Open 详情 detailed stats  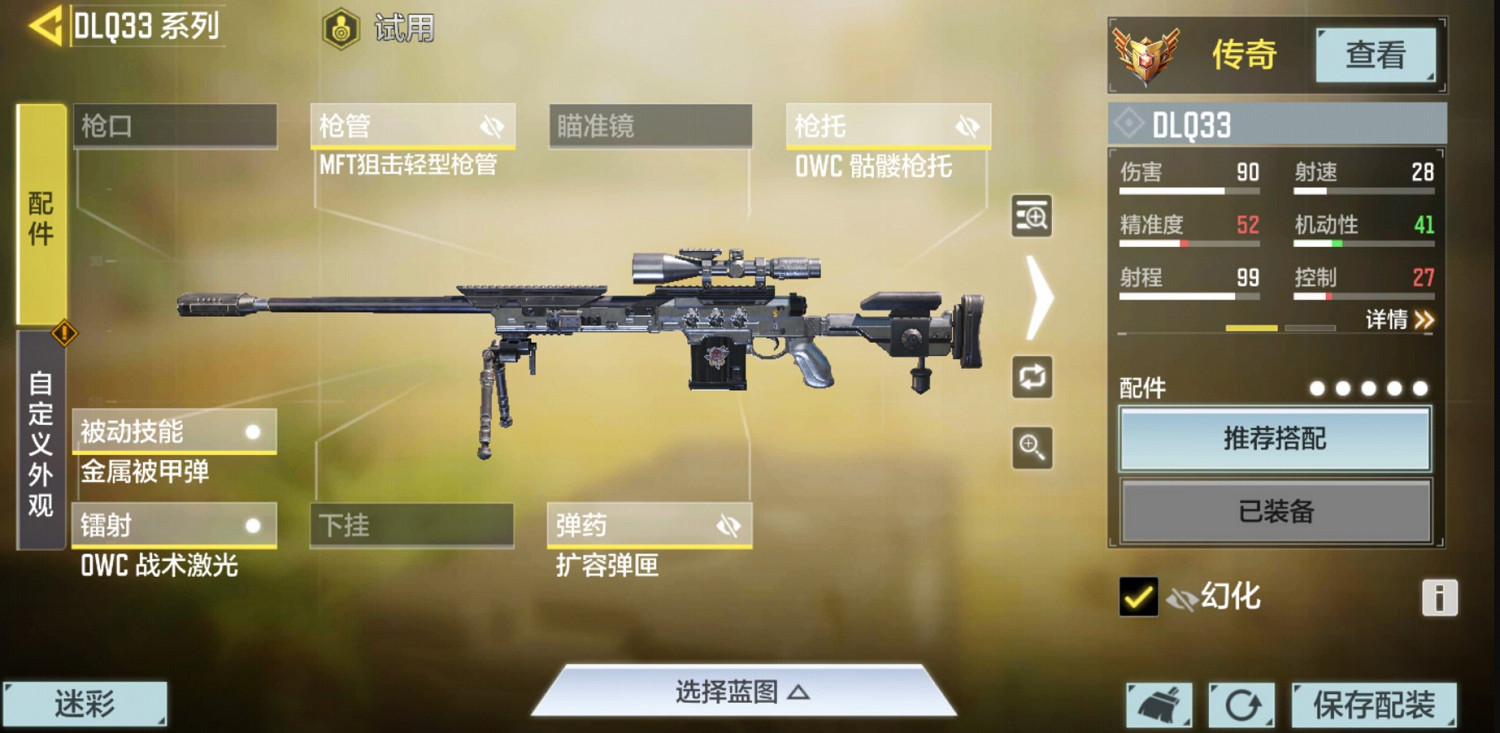(1398, 319)
